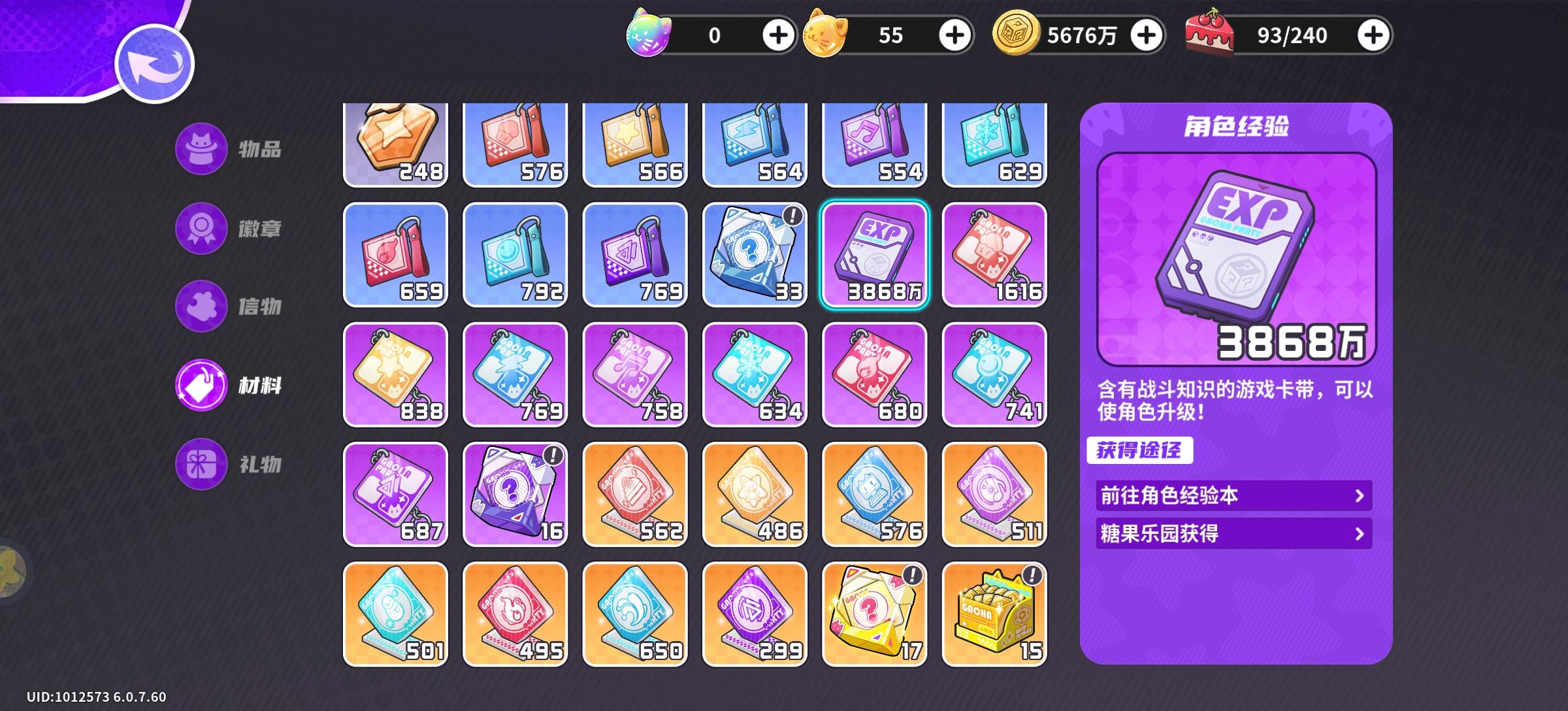Expand the chevron beside 糖果乐园获得
1568x711 pixels.
click(x=1361, y=534)
